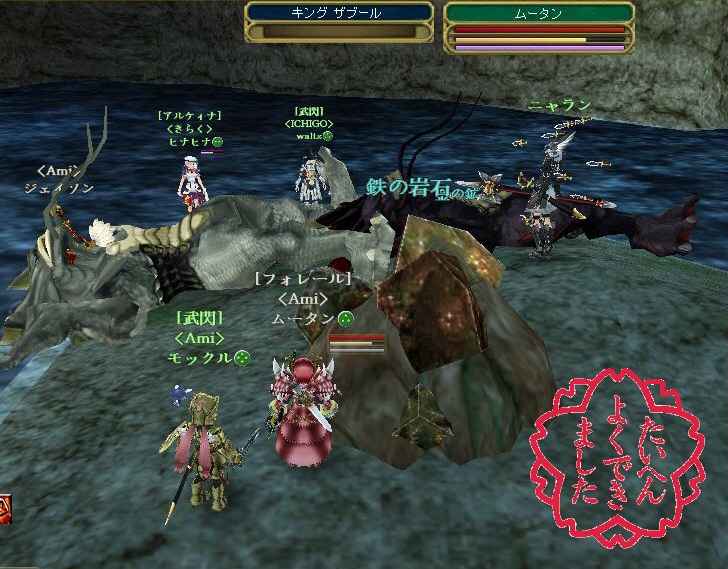Screen dimensions: 728x569
Task: Select player ヒナヒナ by her name label
Action: [x=189, y=142]
